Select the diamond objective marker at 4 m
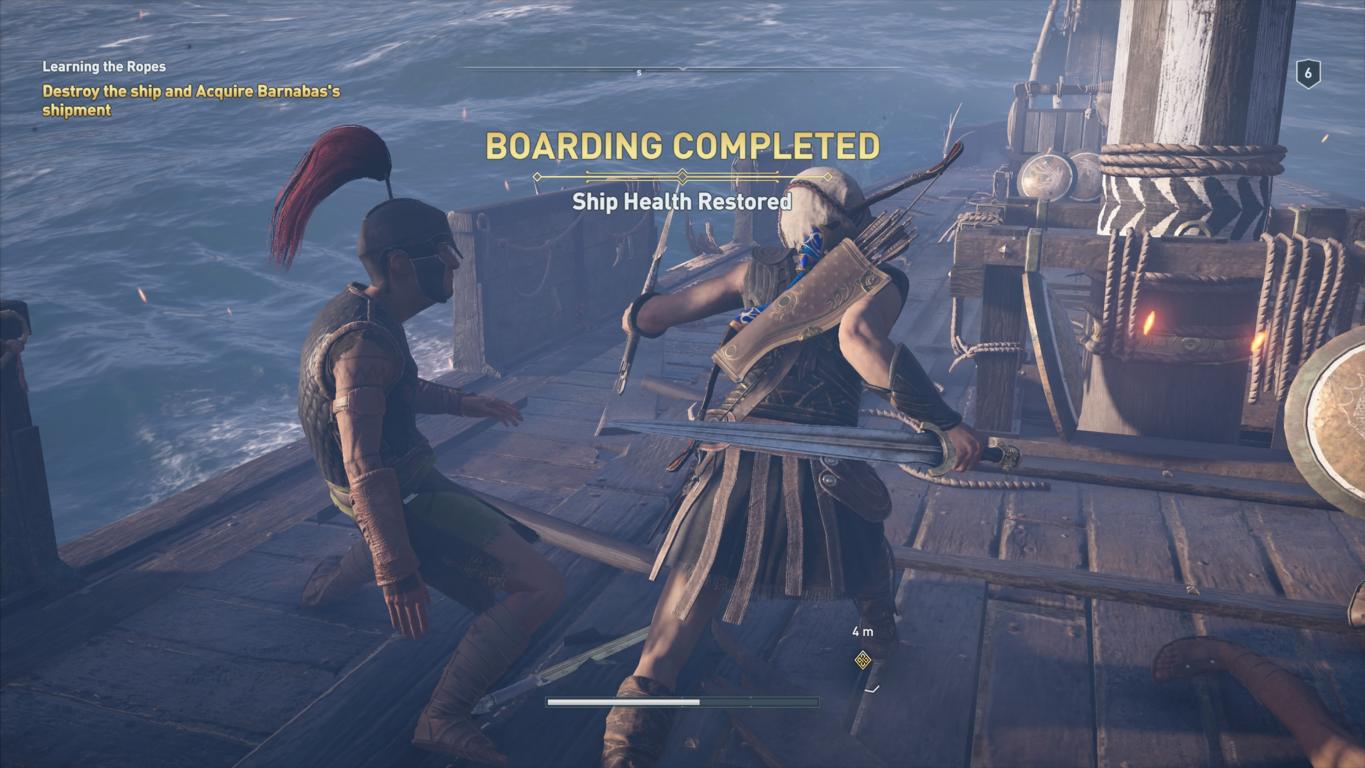This screenshot has height=768, width=1365. (x=862, y=659)
